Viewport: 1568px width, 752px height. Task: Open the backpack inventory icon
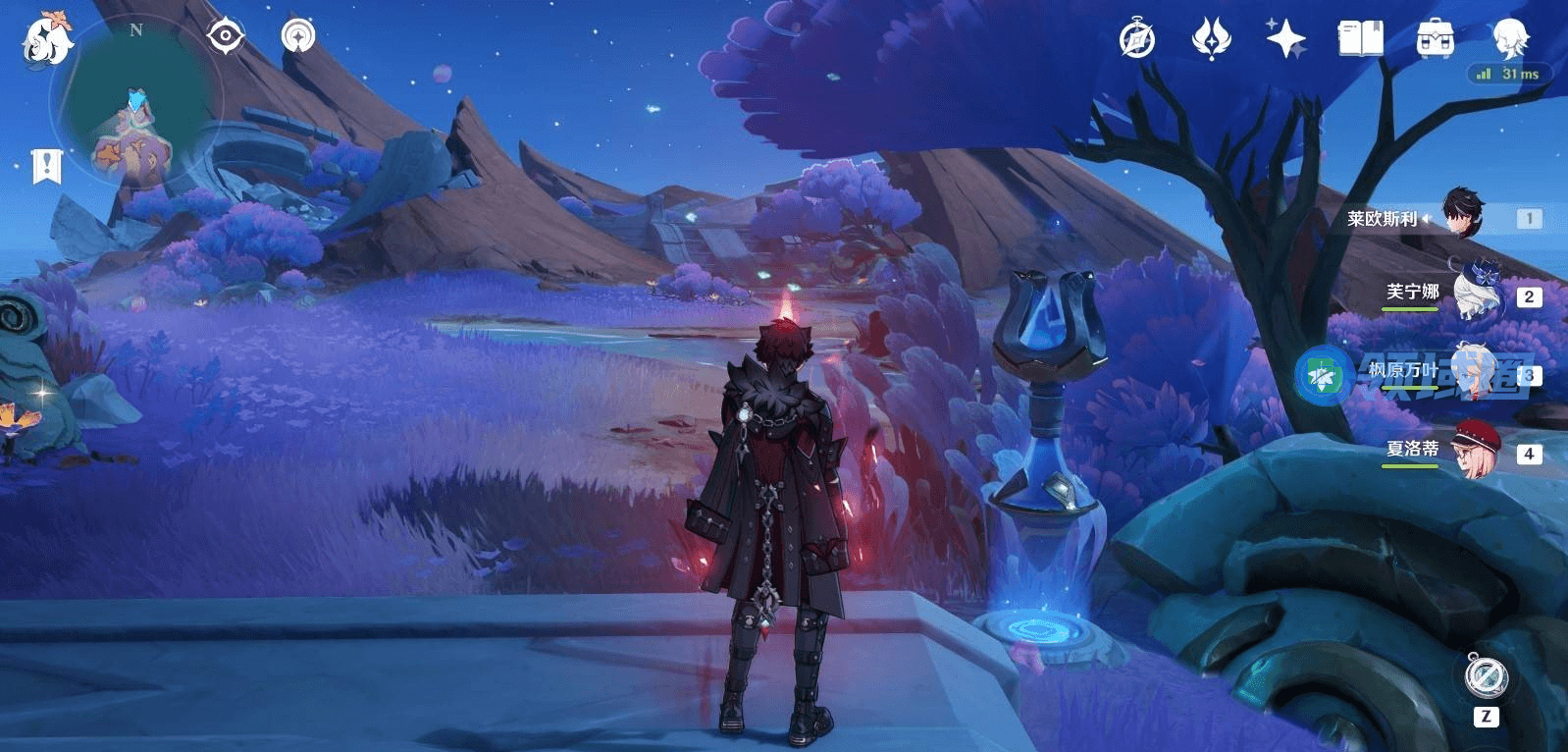pyautogui.click(x=1435, y=39)
